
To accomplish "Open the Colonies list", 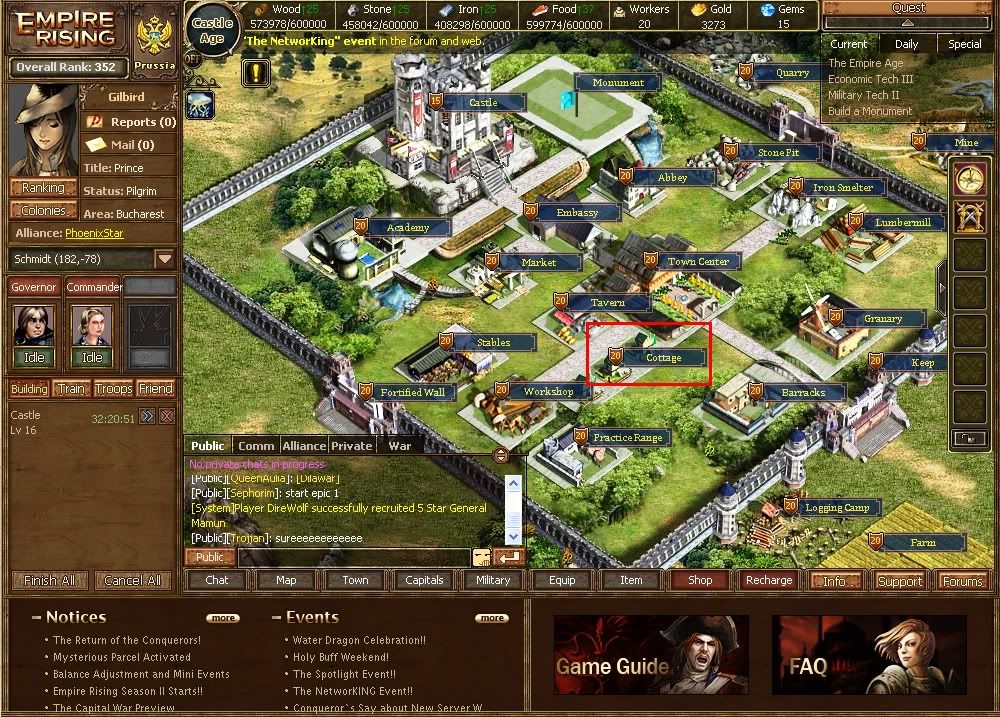I will (43, 211).
